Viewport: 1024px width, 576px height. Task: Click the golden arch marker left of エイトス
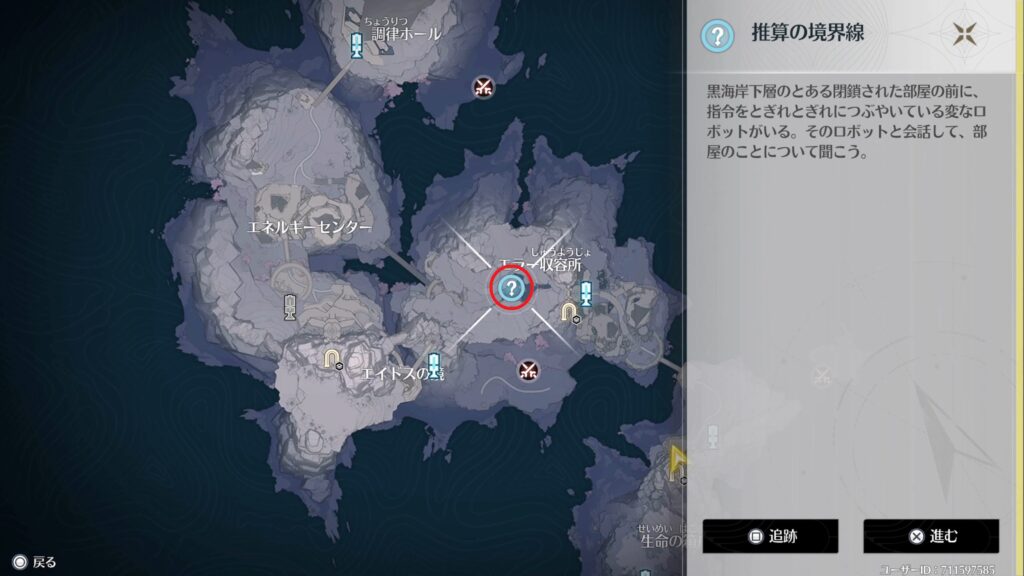[332, 358]
